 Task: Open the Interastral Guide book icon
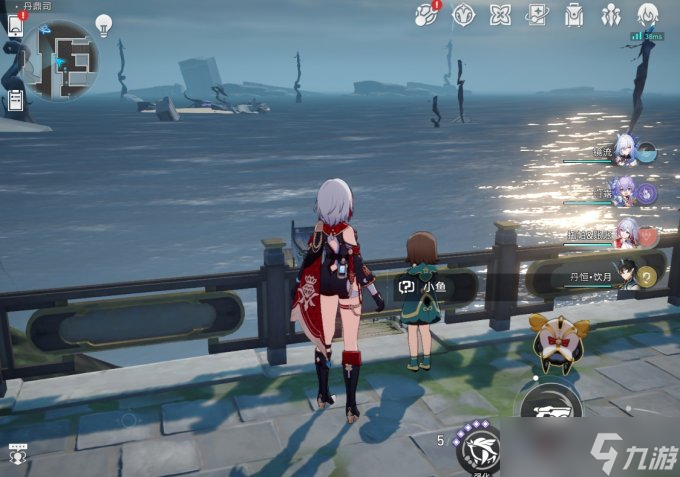tap(537, 15)
